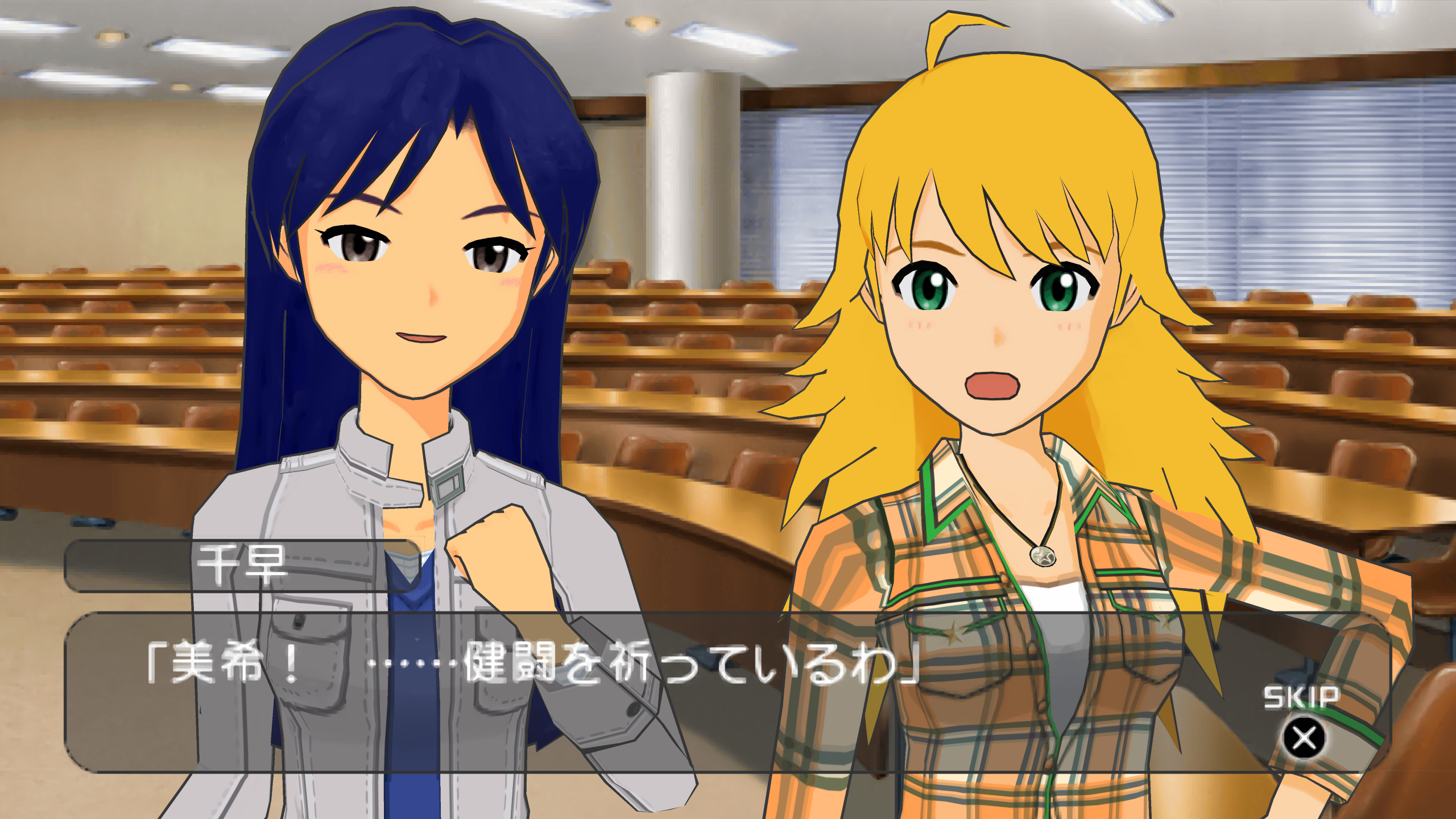1456x819 pixels.
Task: Skip the conversation with the SKIP button
Action: pos(1304,737)
